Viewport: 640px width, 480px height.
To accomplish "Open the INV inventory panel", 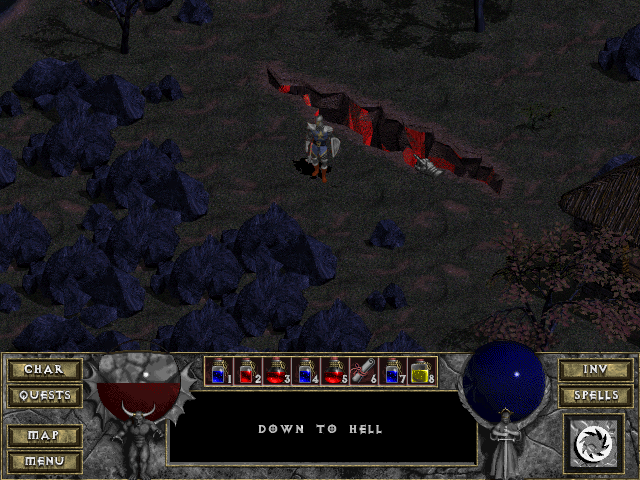I will [595, 369].
